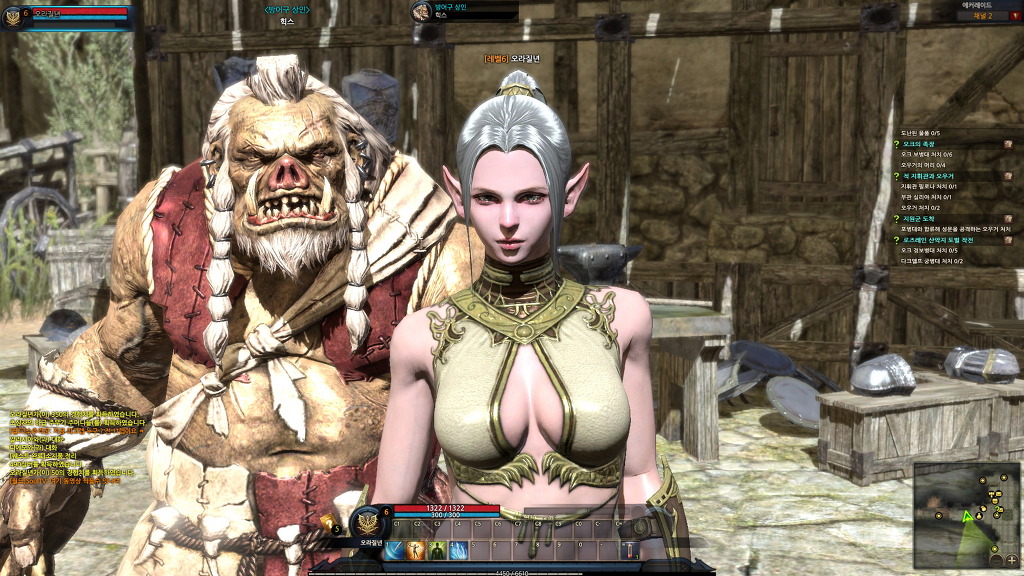Cast the blue ice shard skill
This screenshot has width=1024, height=576.
459,550
